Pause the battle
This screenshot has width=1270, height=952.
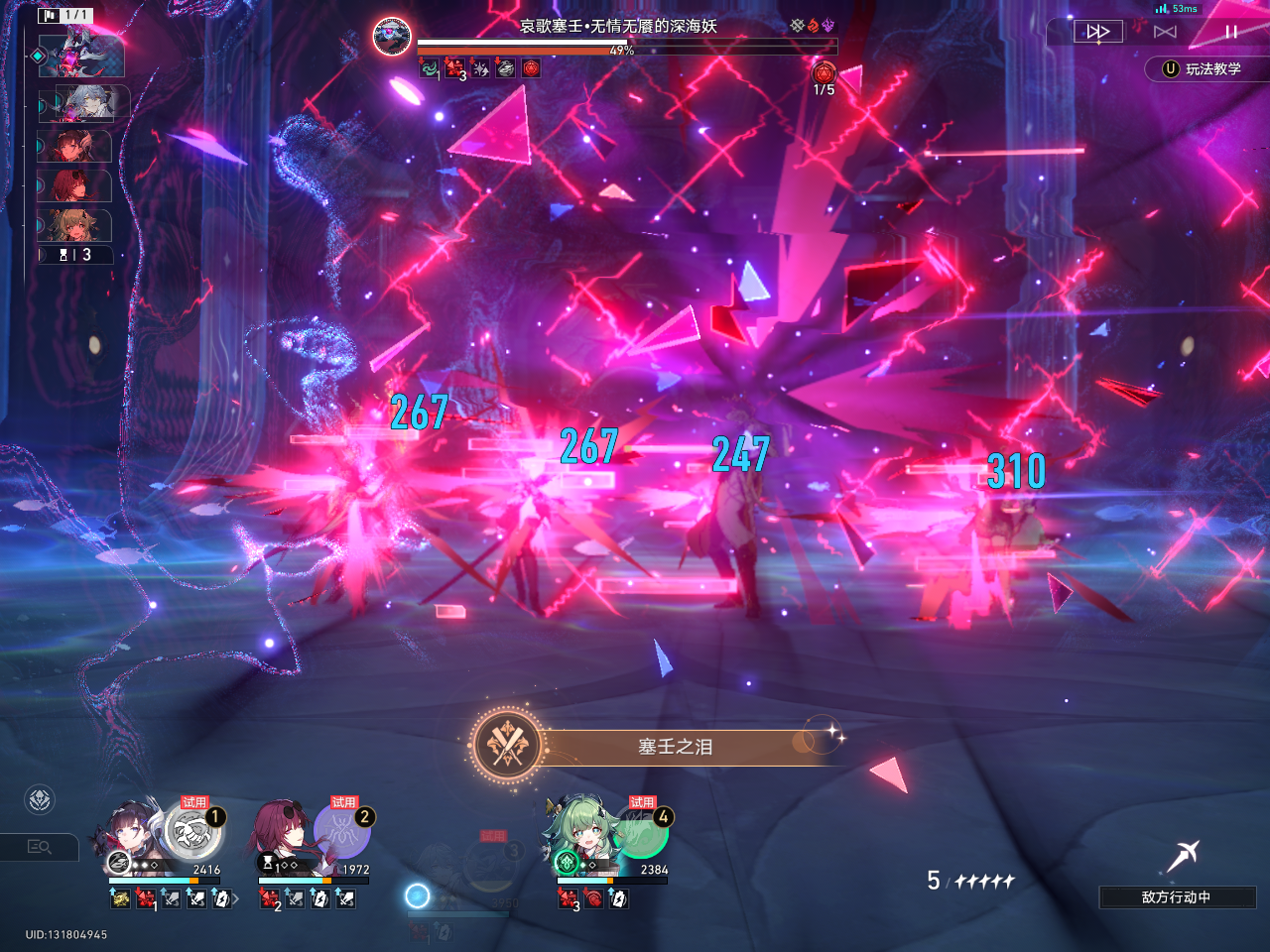point(1230,32)
